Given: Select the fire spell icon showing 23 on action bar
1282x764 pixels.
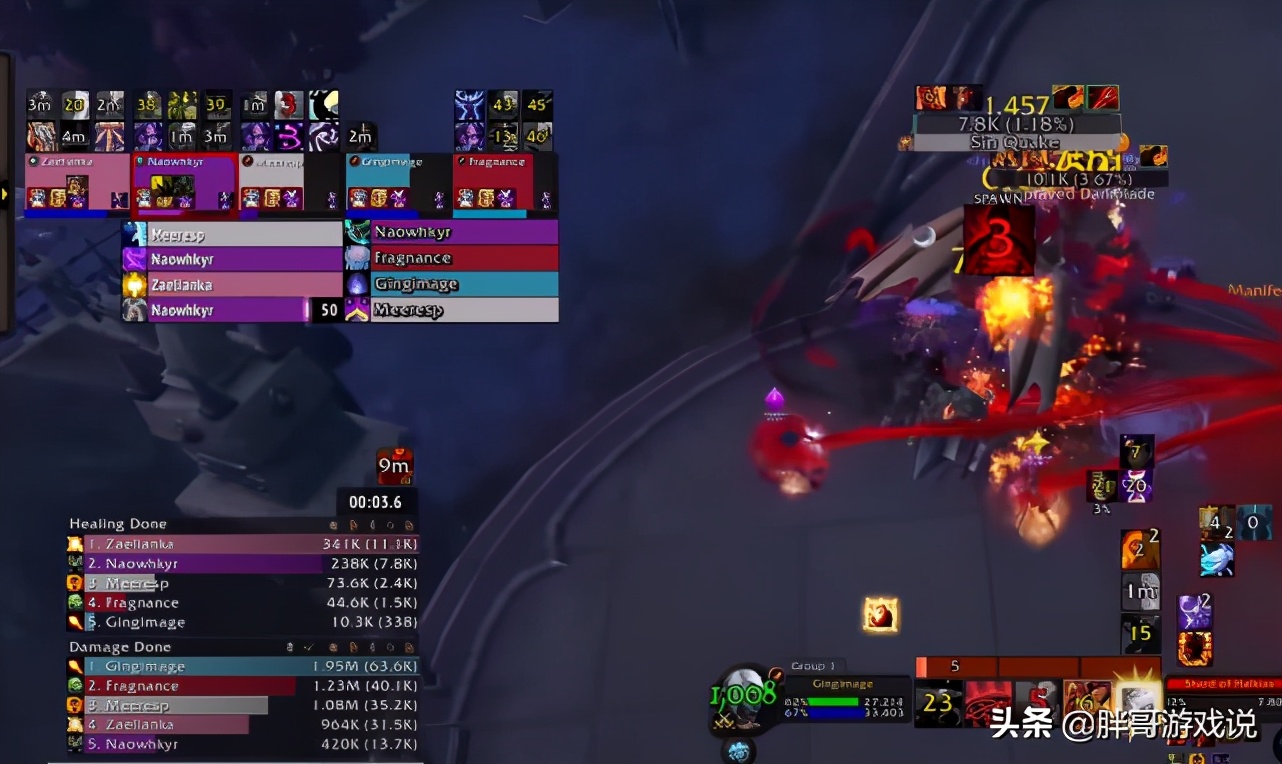Looking at the screenshot, I should click(937, 703).
